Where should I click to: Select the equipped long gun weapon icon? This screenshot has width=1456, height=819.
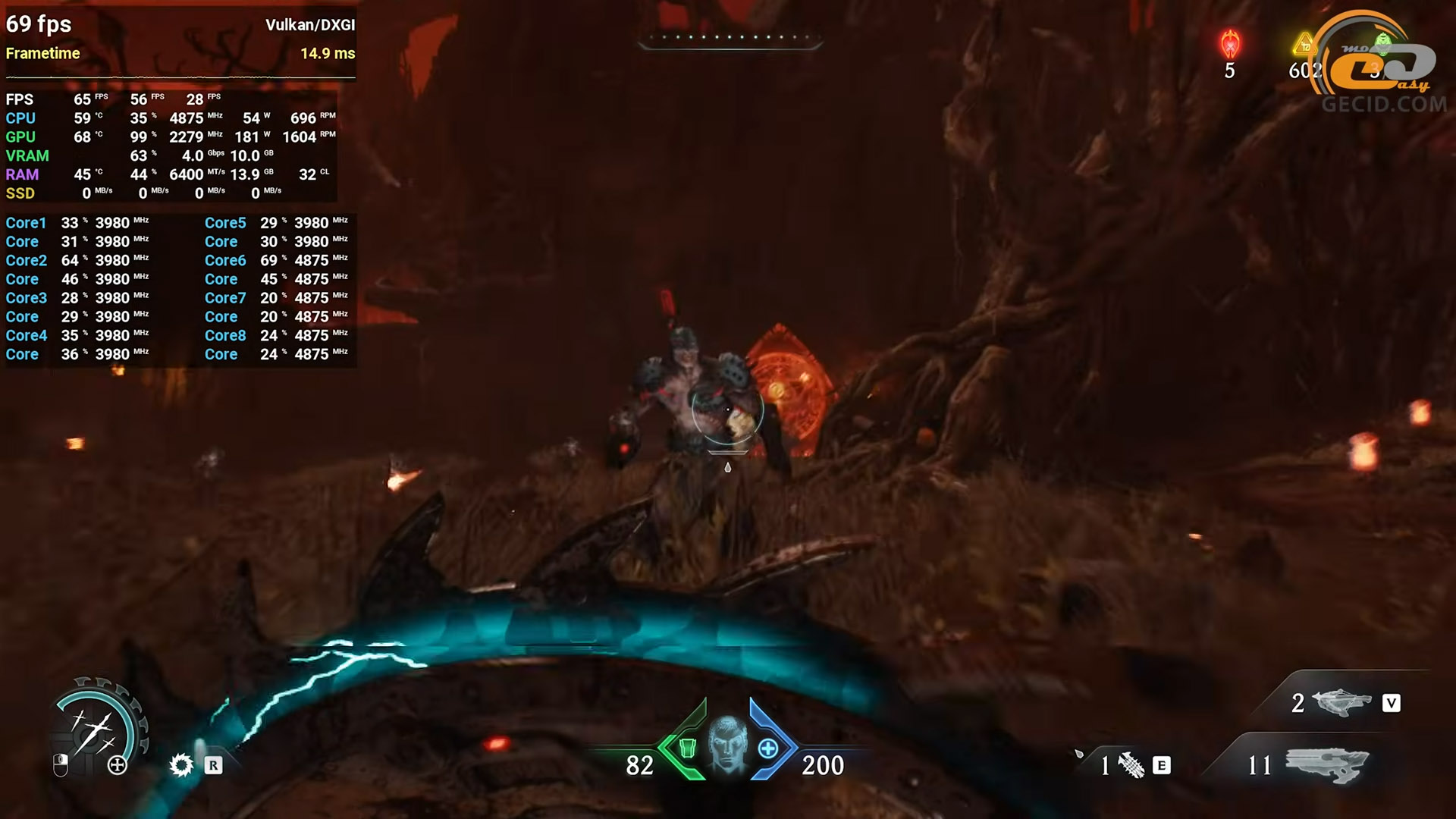point(1327,764)
